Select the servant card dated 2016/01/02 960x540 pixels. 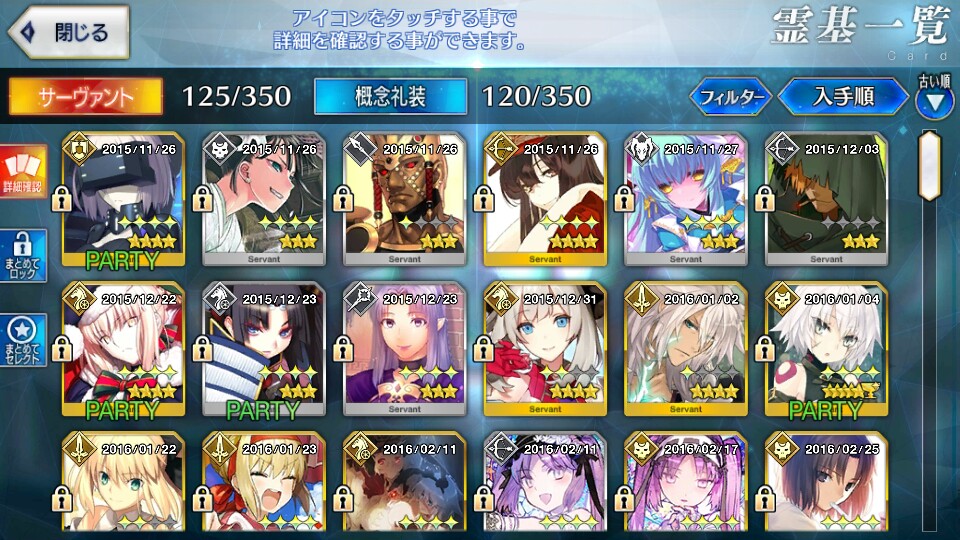click(x=685, y=350)
